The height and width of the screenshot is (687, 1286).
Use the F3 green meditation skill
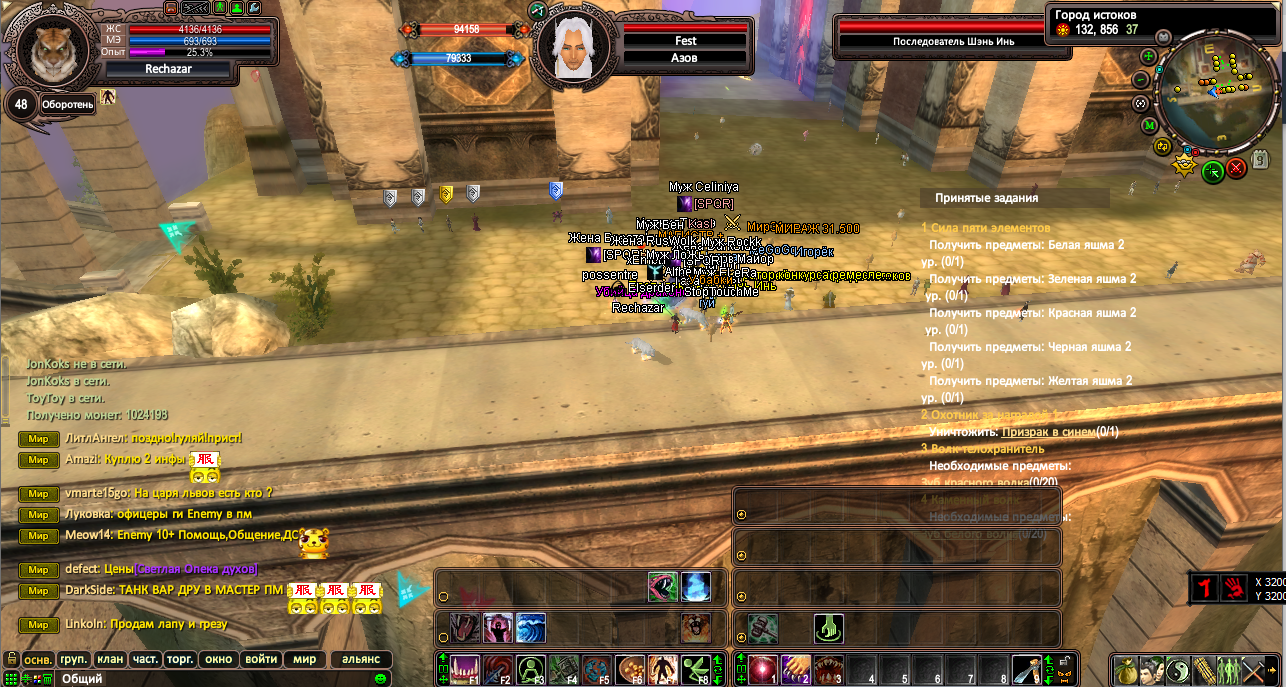point(531,669)
